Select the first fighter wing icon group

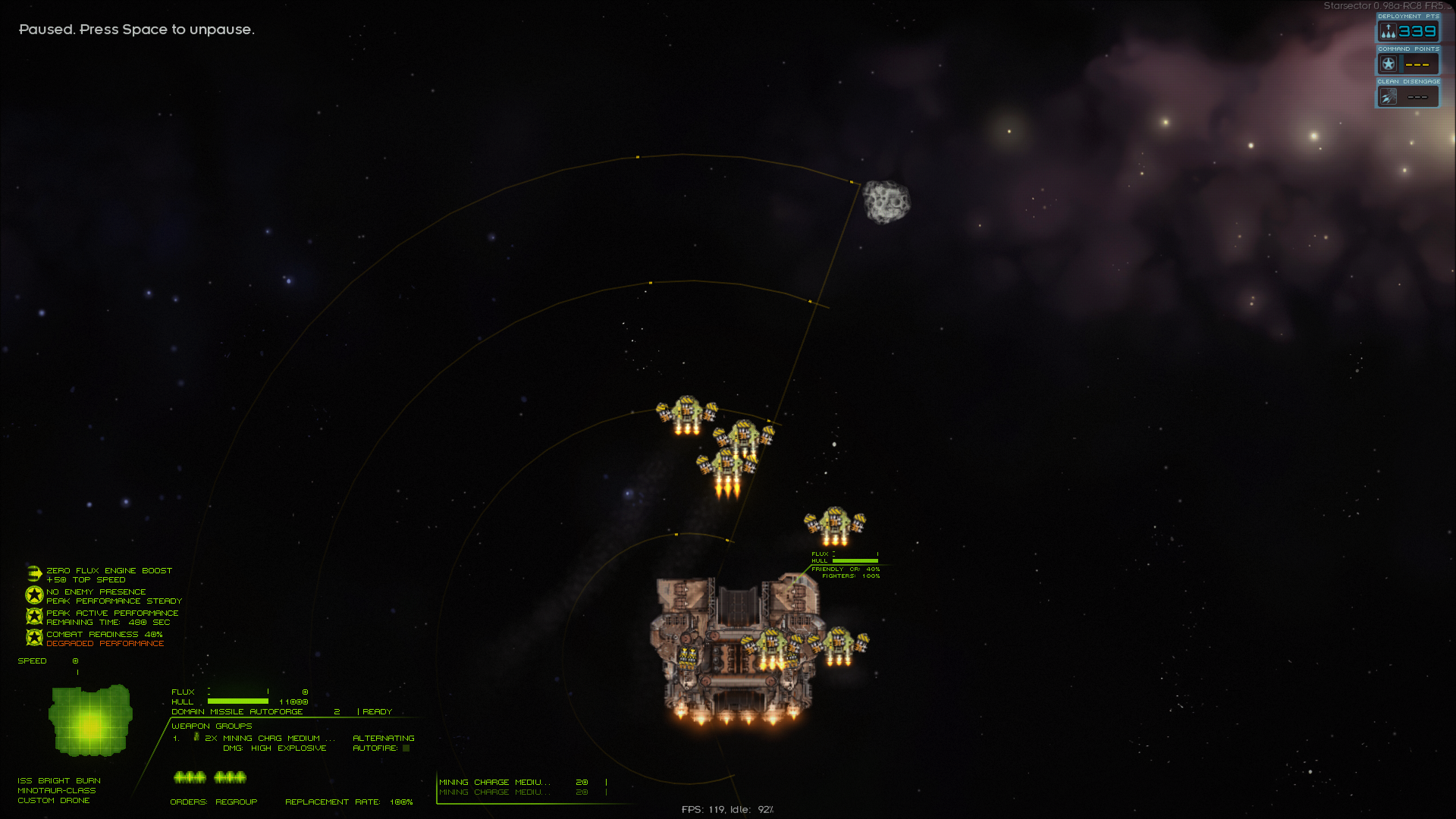tap(190, 777)
